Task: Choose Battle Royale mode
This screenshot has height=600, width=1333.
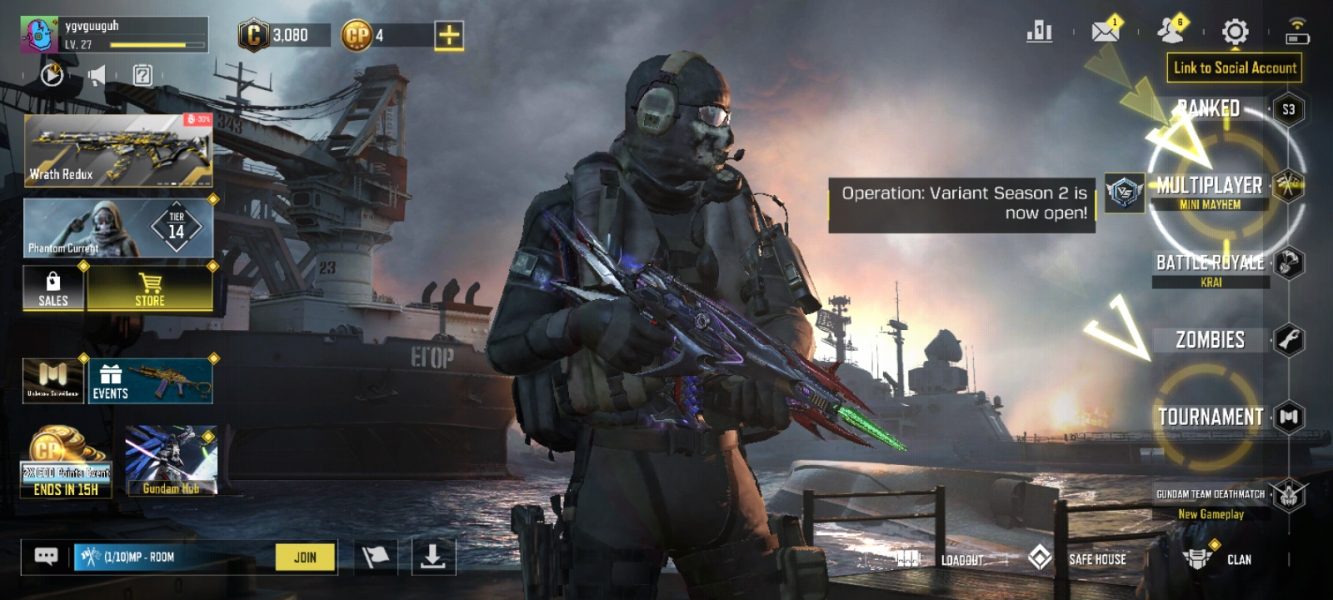Action: point(1210,263)
